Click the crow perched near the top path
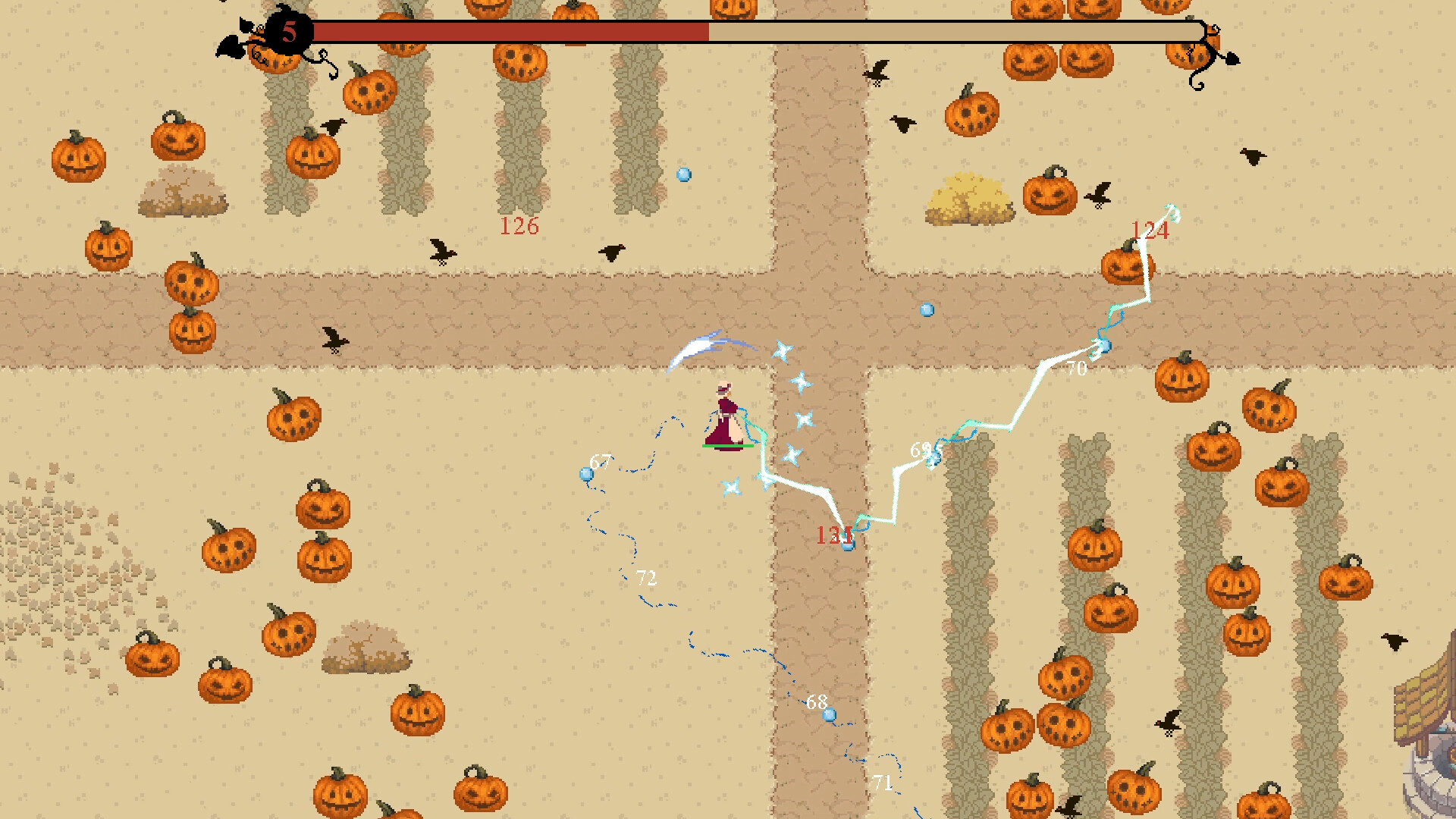 [x=877, y=72]
